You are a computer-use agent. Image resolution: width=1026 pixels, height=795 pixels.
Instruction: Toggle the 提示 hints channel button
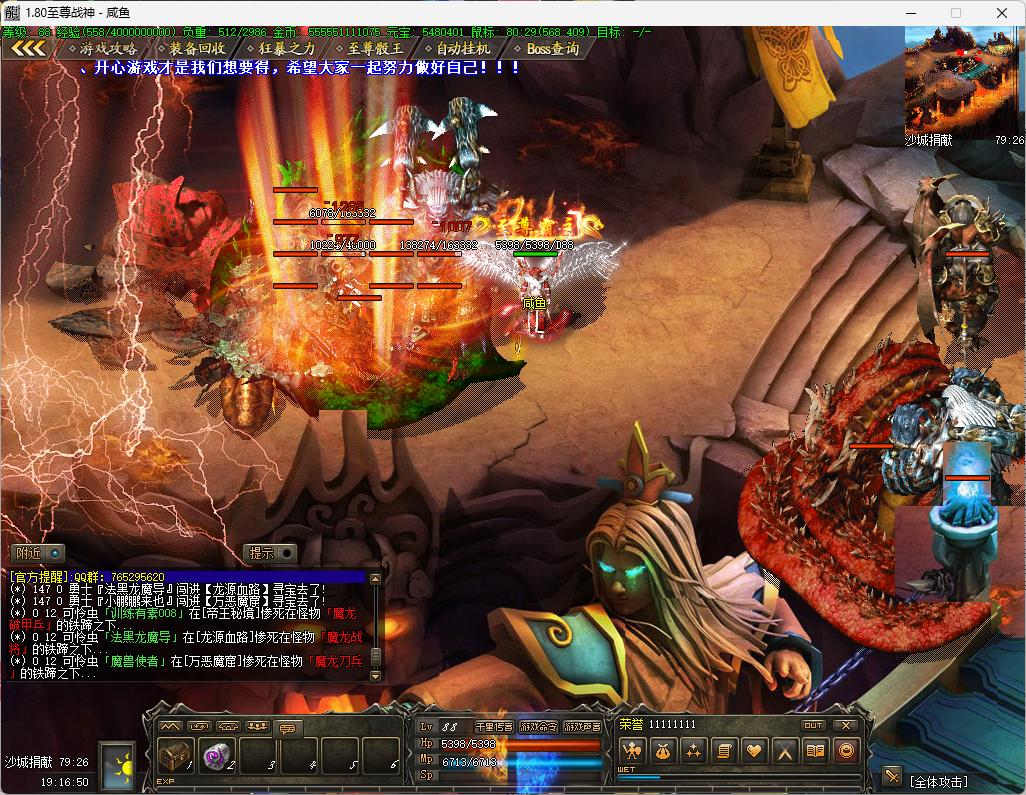point(271,553)
